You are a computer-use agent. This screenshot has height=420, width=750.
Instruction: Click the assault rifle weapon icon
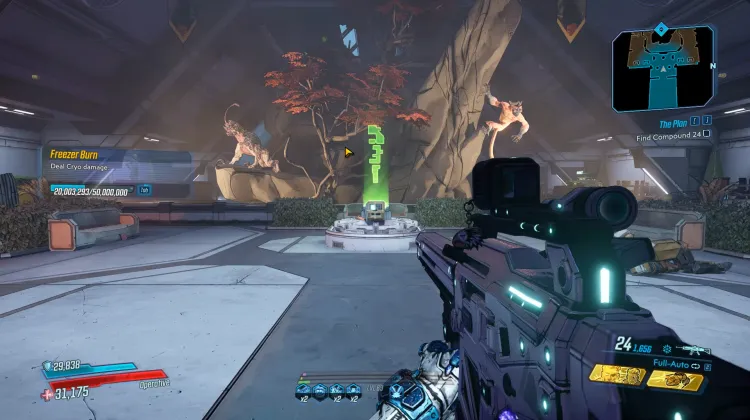(x=693, y=349)
